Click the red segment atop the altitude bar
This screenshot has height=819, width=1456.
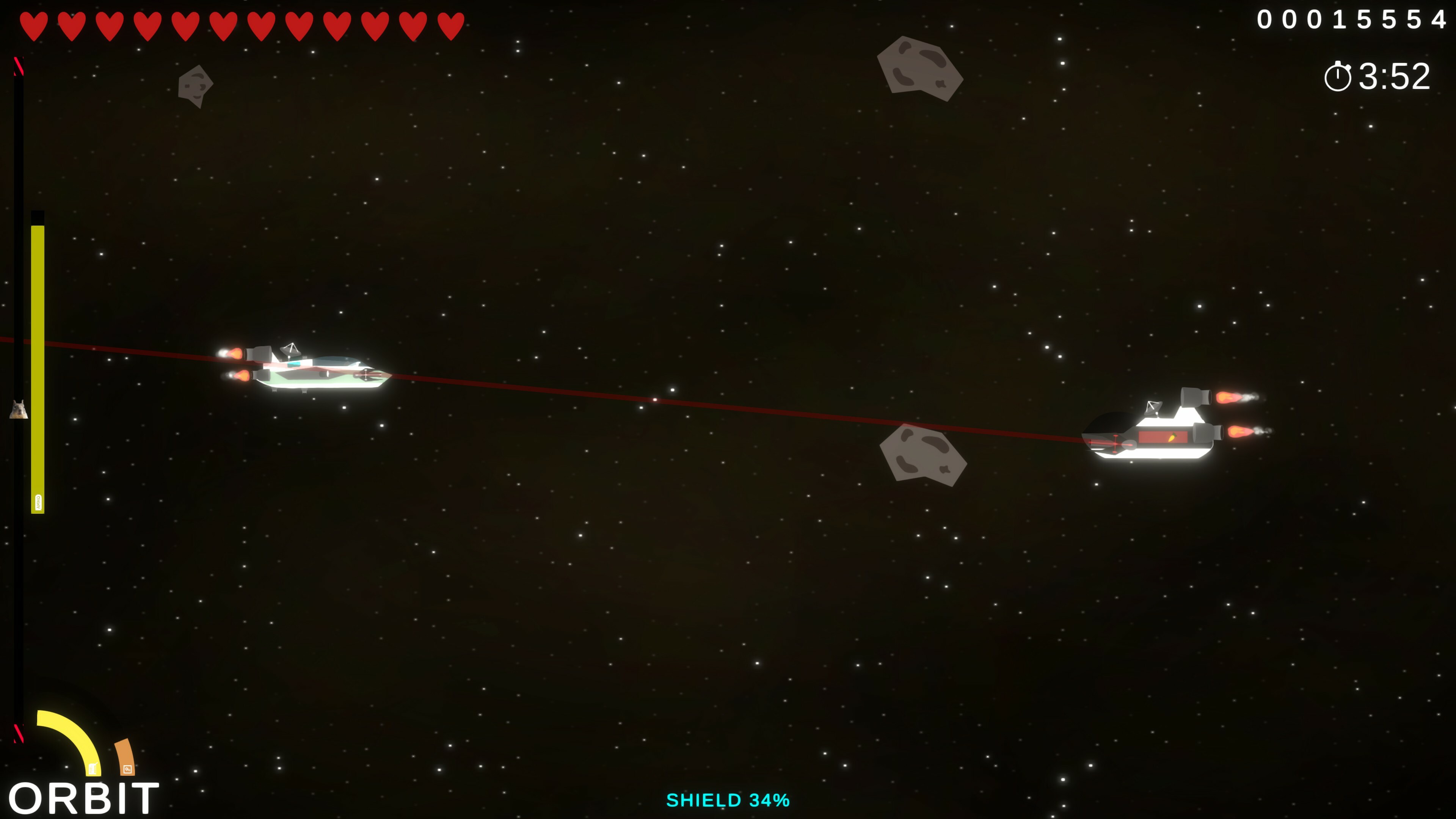pyautogui.click(x=19, y=65)
